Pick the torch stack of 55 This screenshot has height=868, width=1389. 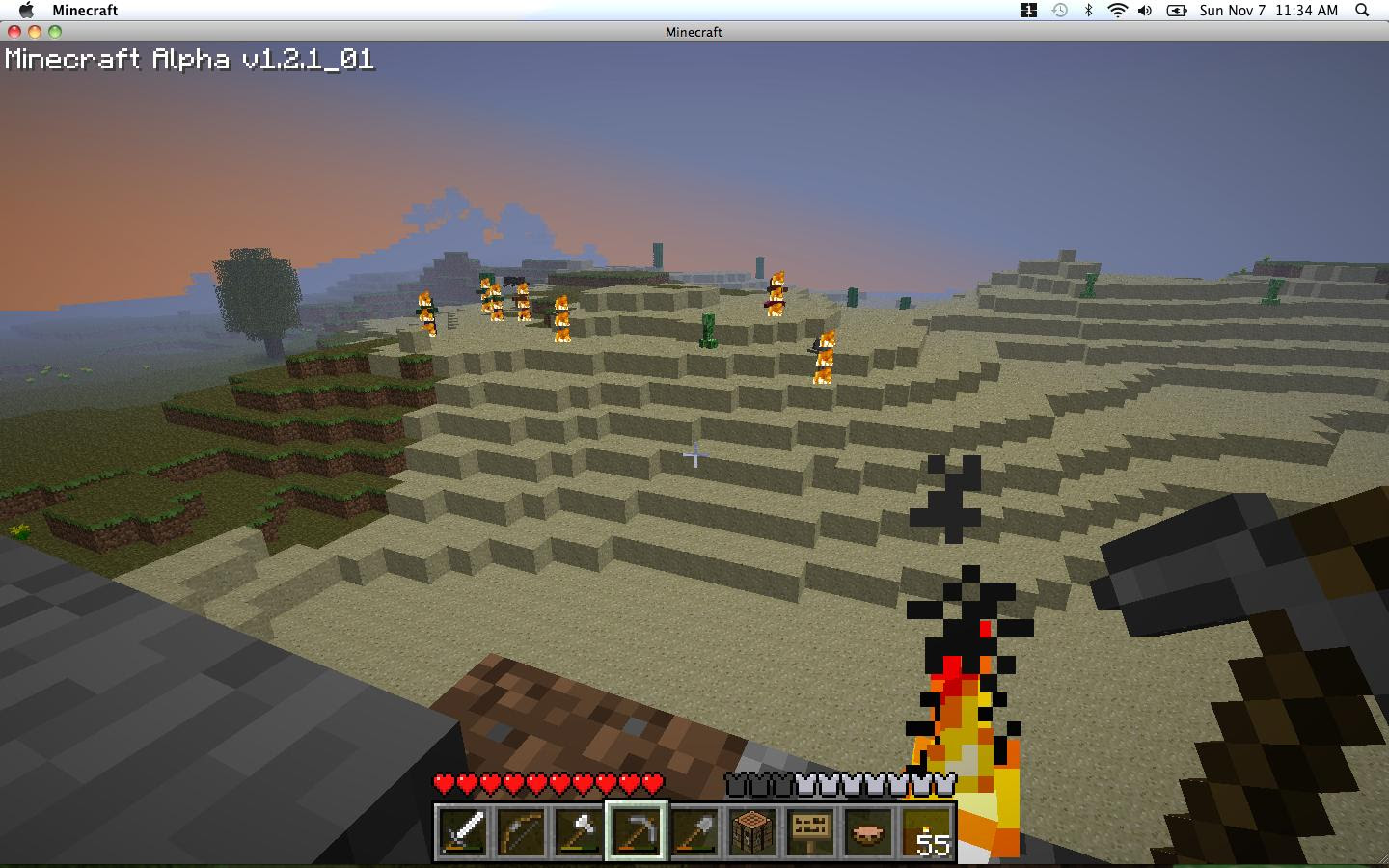[x=926, y=830]
